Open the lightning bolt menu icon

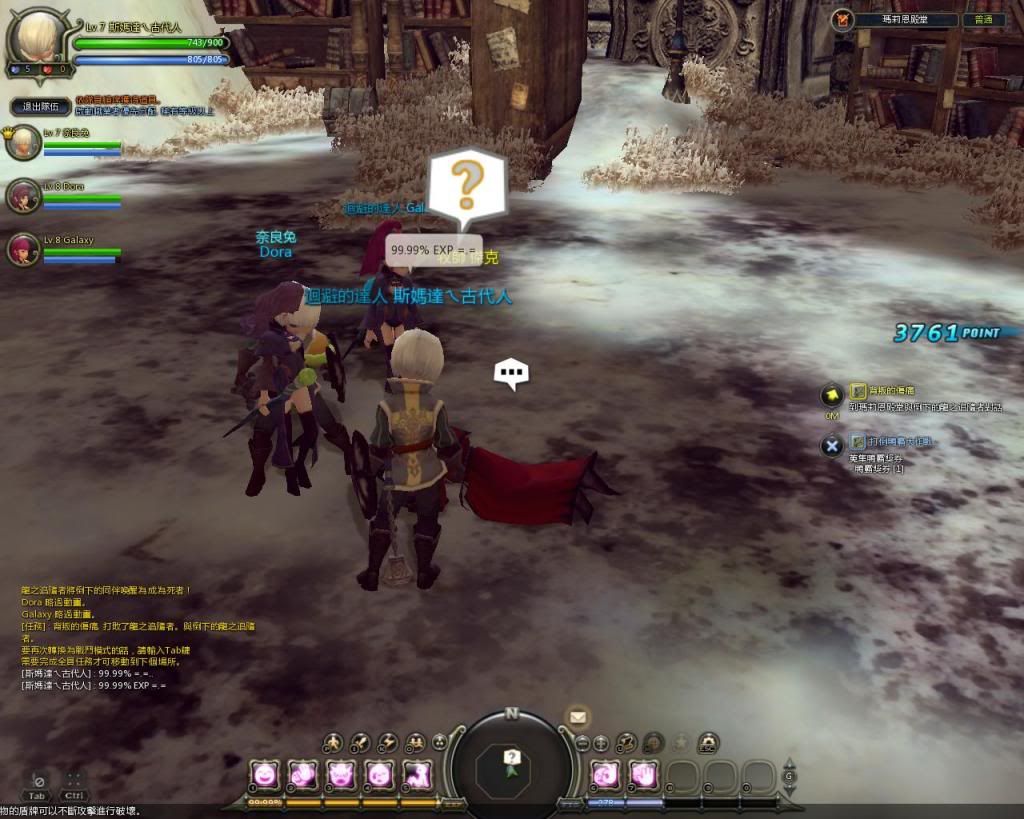[388, 742]
